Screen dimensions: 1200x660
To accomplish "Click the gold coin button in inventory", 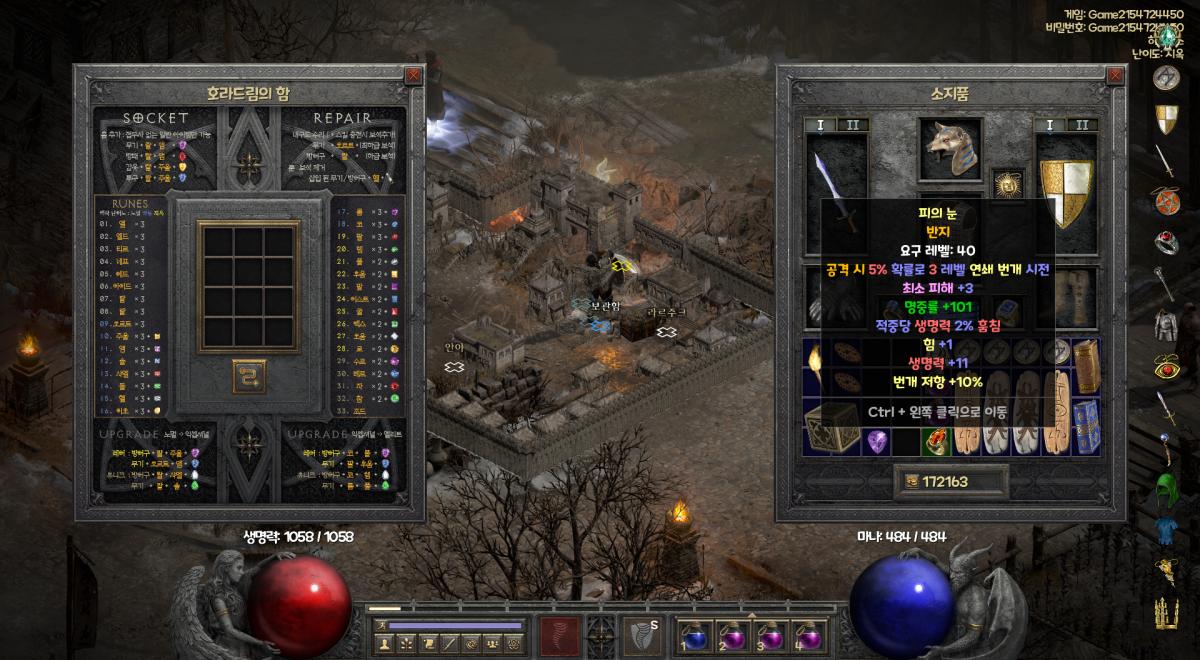I will 911,482.
